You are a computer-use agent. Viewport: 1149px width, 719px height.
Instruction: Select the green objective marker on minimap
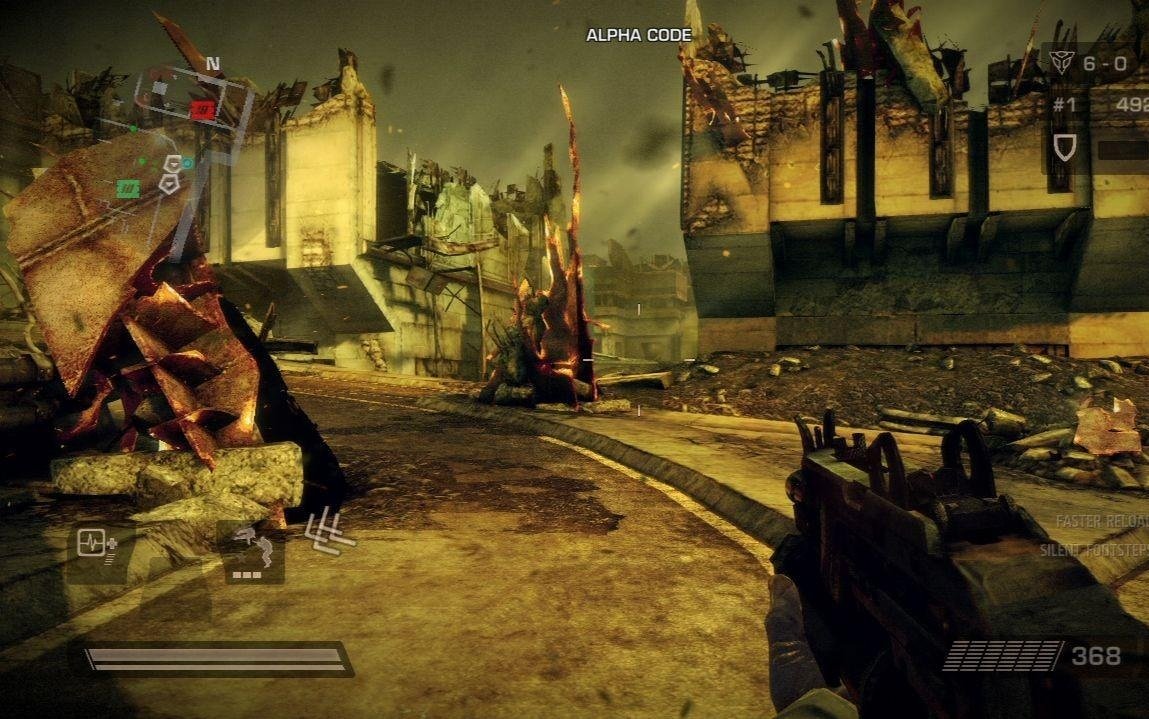click(128, 188)
